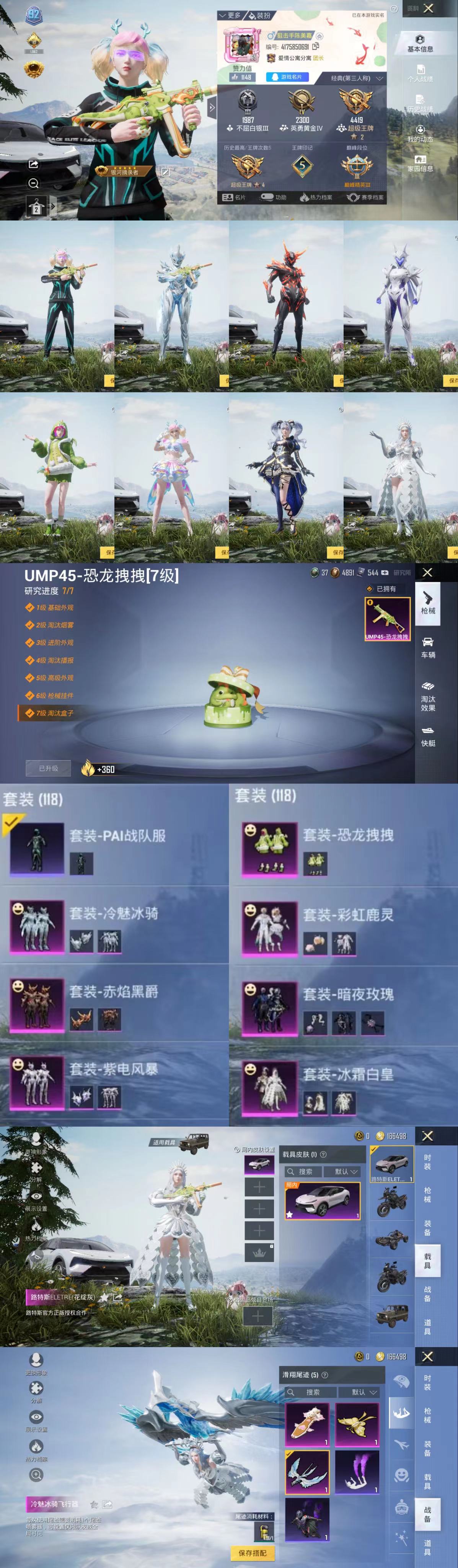Click the yellow 保存搭配 button
The width and height of the screenshot is (458, 1568).
pos(253,1553)
